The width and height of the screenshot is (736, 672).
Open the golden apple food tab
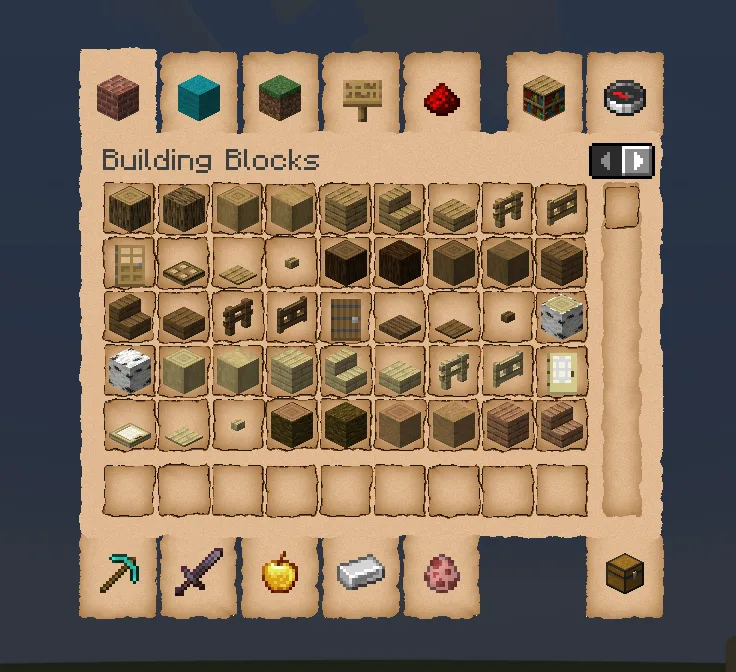(x=279, y=574)
